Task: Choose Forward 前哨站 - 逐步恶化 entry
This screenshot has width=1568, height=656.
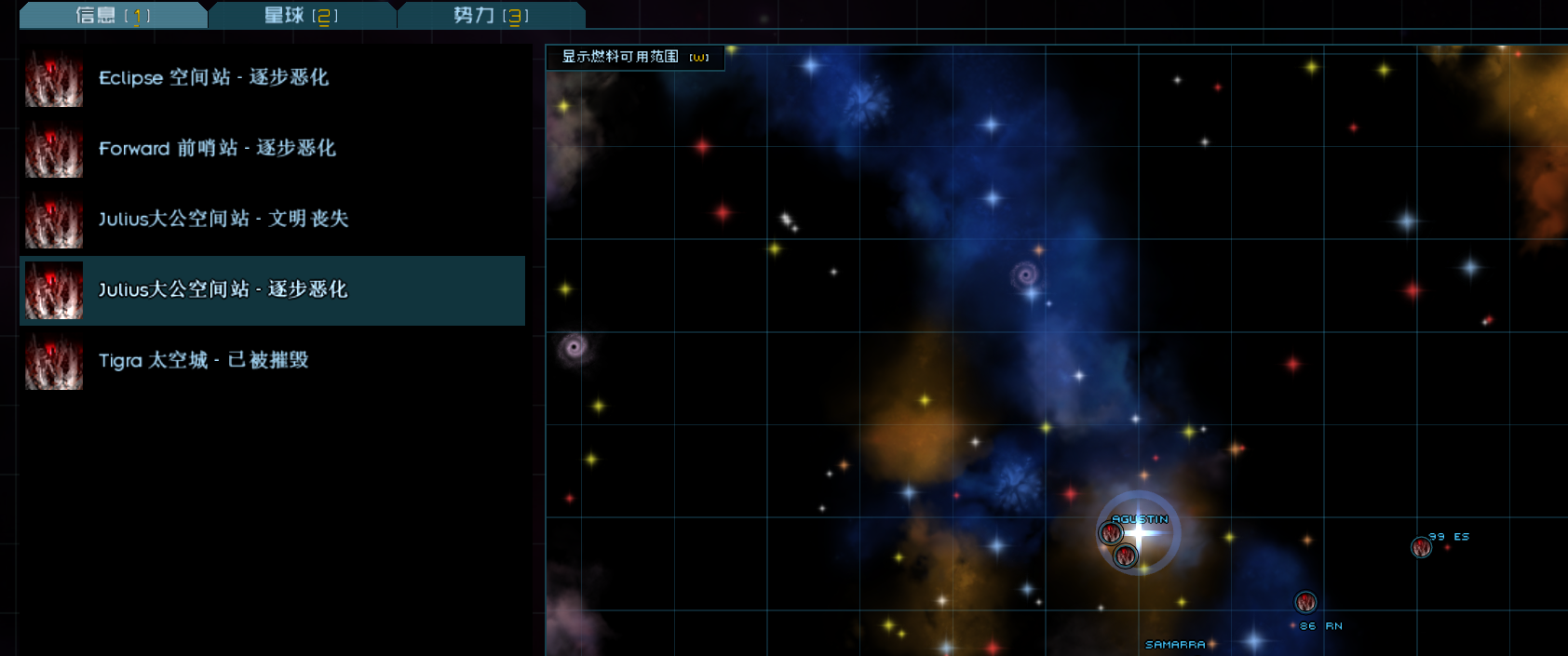Action: (217, 148)
